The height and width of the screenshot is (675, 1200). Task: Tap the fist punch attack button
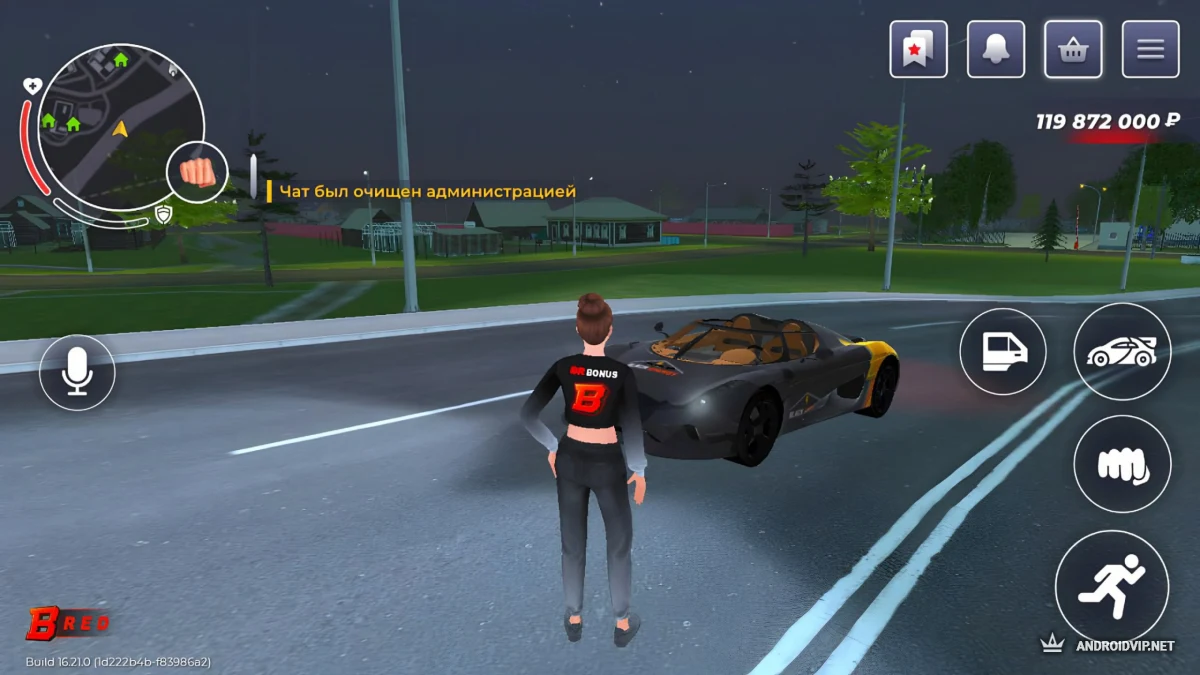[x=1121, y=464]
